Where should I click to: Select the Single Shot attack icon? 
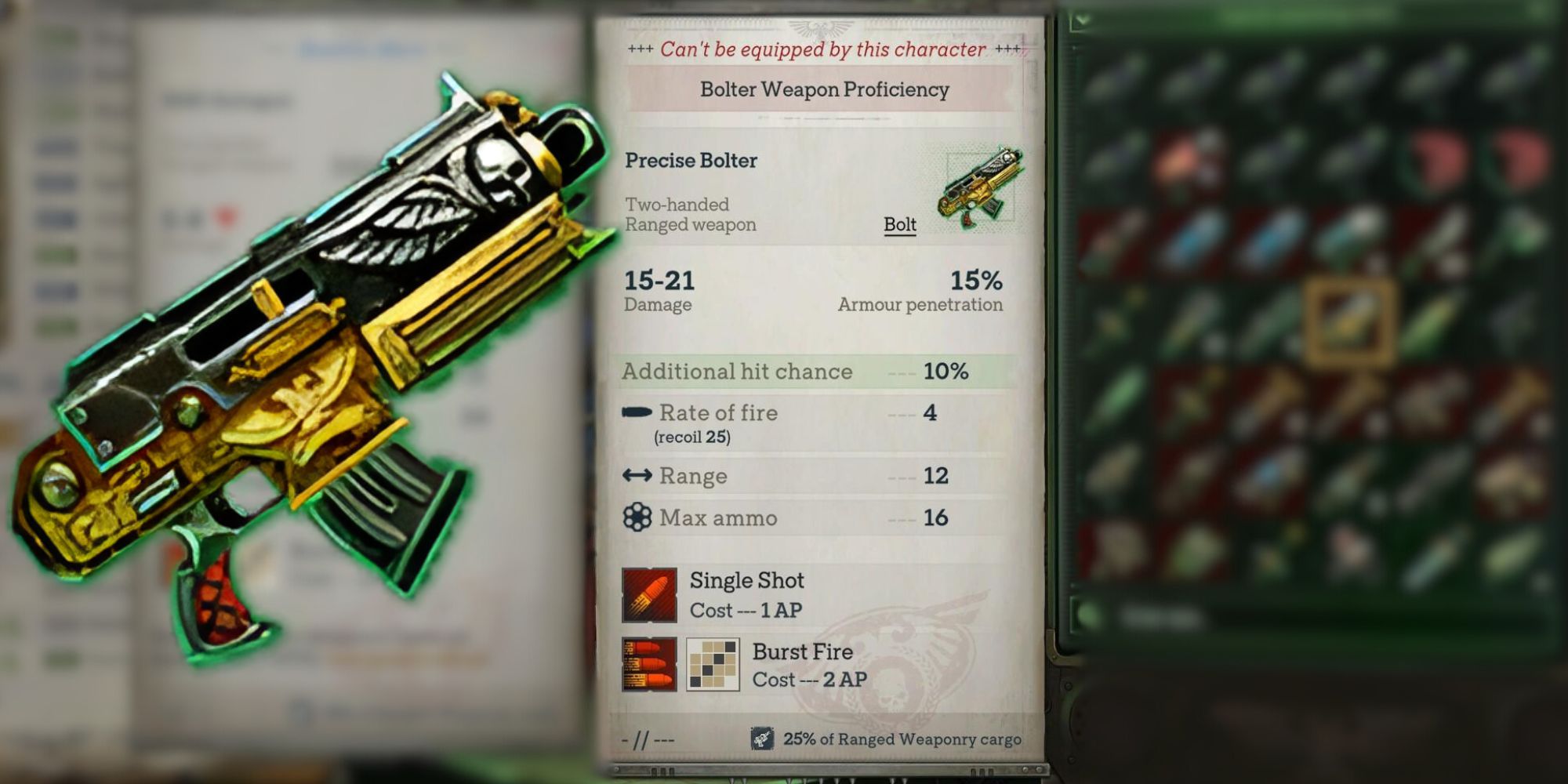[649, 593]
